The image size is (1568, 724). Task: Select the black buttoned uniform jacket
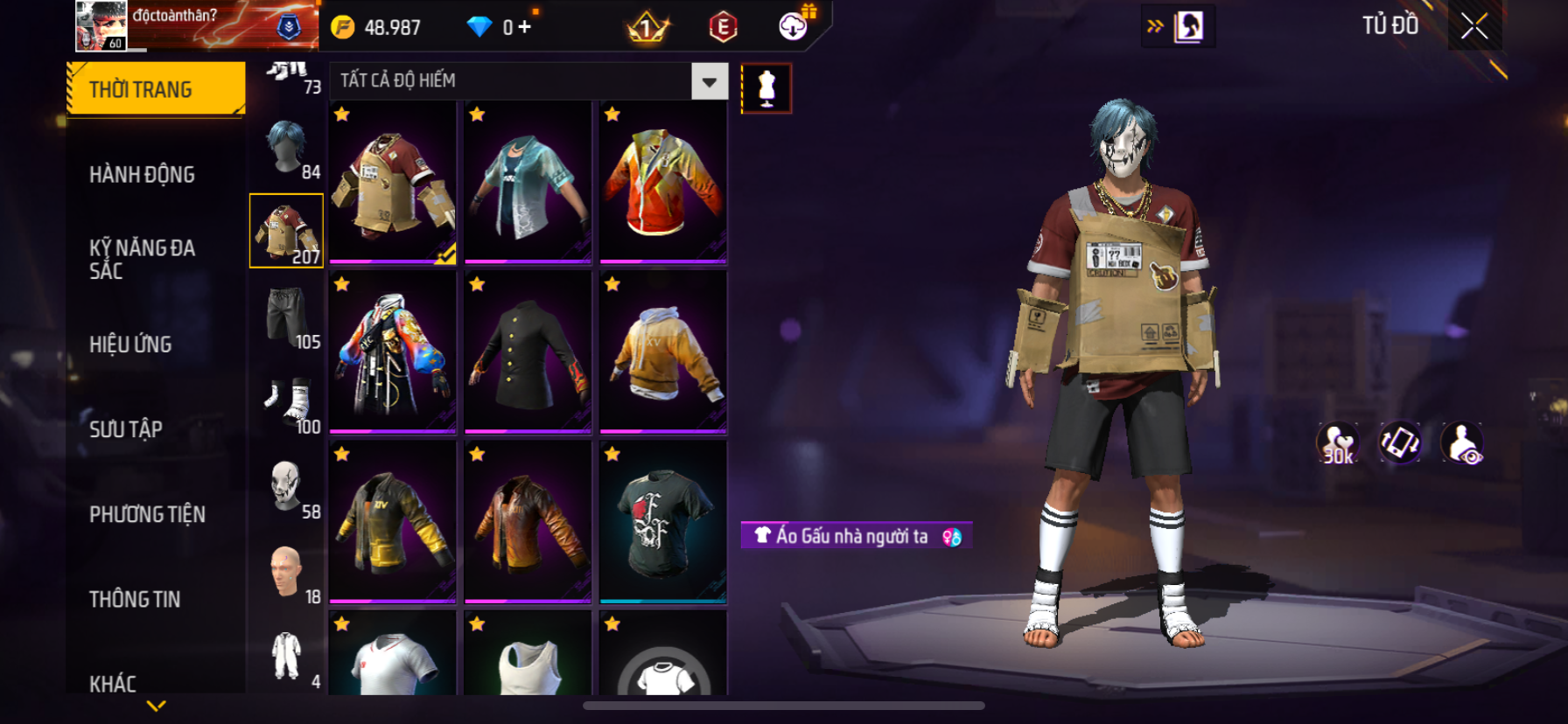pos(528,352)
